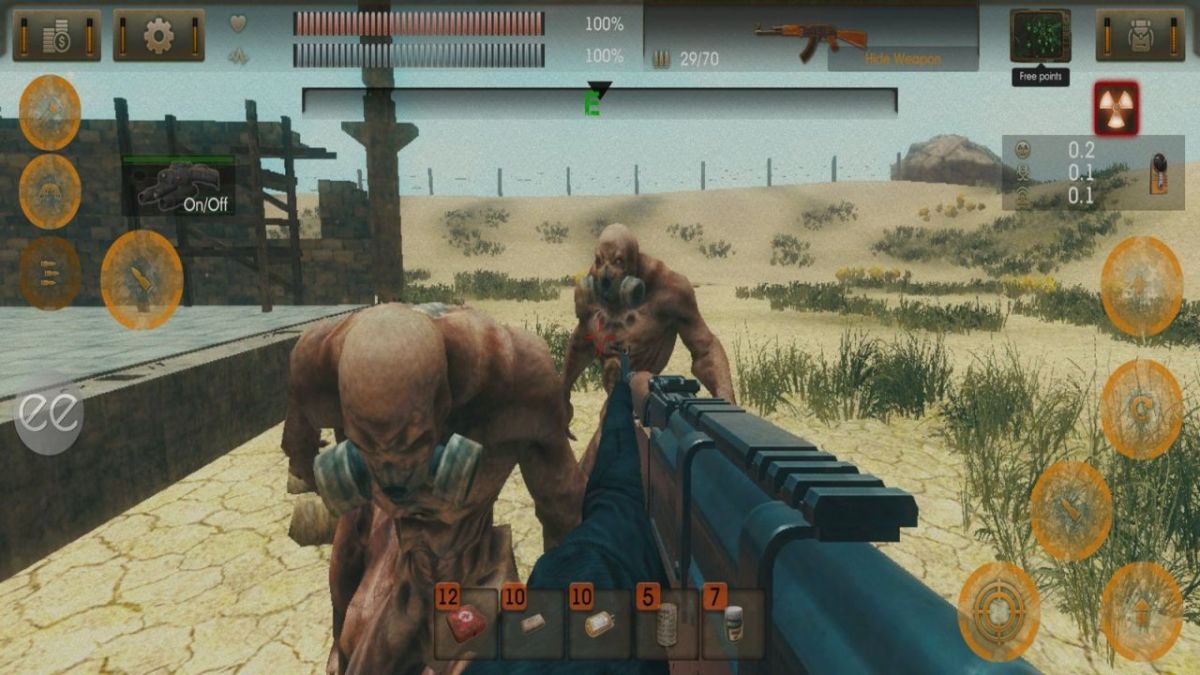Screen dimensions: 1200x675
Task: Flip the switch on the radiation panel
Action: tap(1161, 171)
